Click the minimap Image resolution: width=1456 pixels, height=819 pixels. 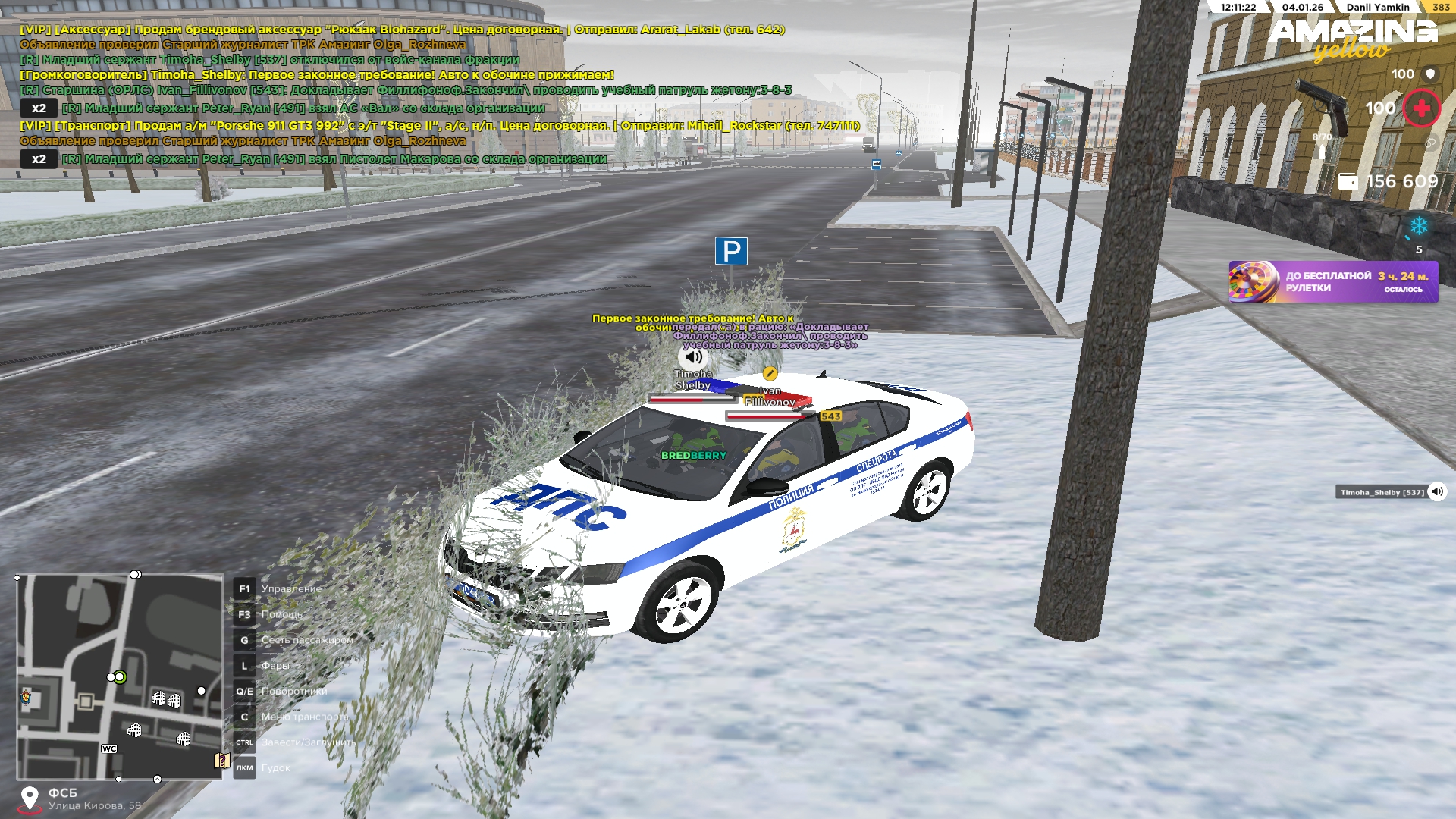point(120,676)
